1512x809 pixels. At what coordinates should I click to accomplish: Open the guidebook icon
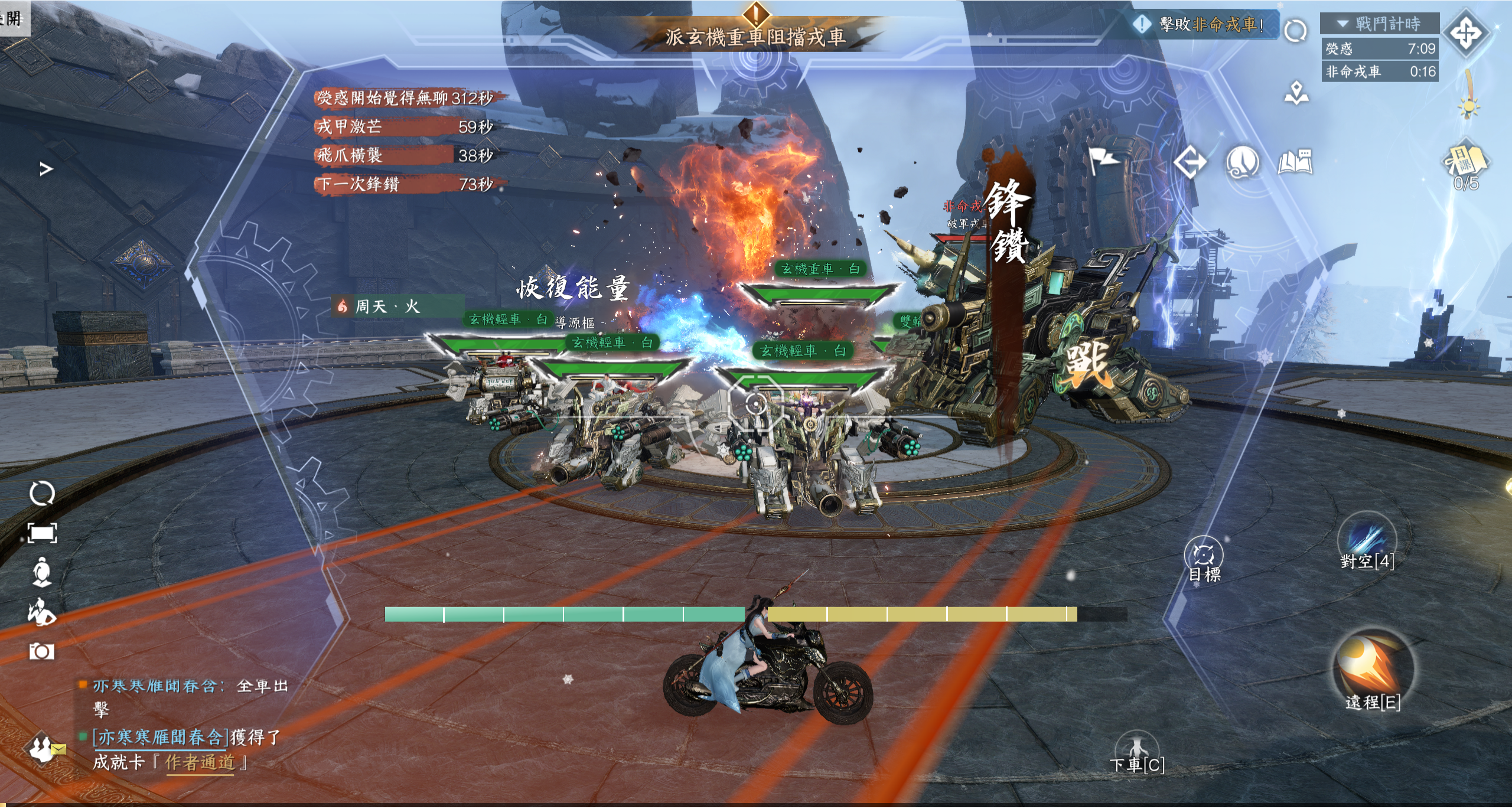tap(1295, 162)
